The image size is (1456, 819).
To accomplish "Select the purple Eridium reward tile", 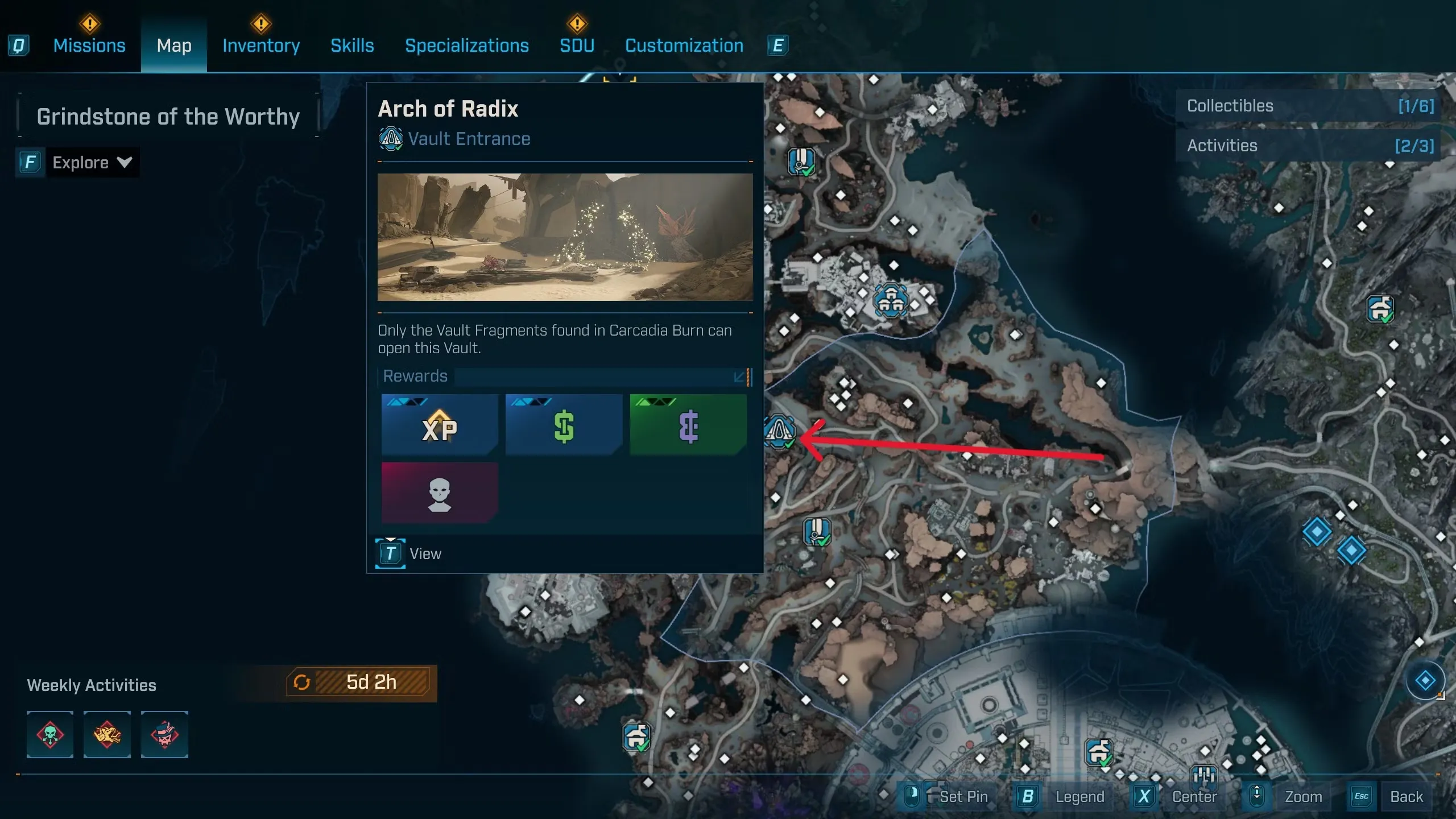I will pyautogui.click(x=688, y=425).
